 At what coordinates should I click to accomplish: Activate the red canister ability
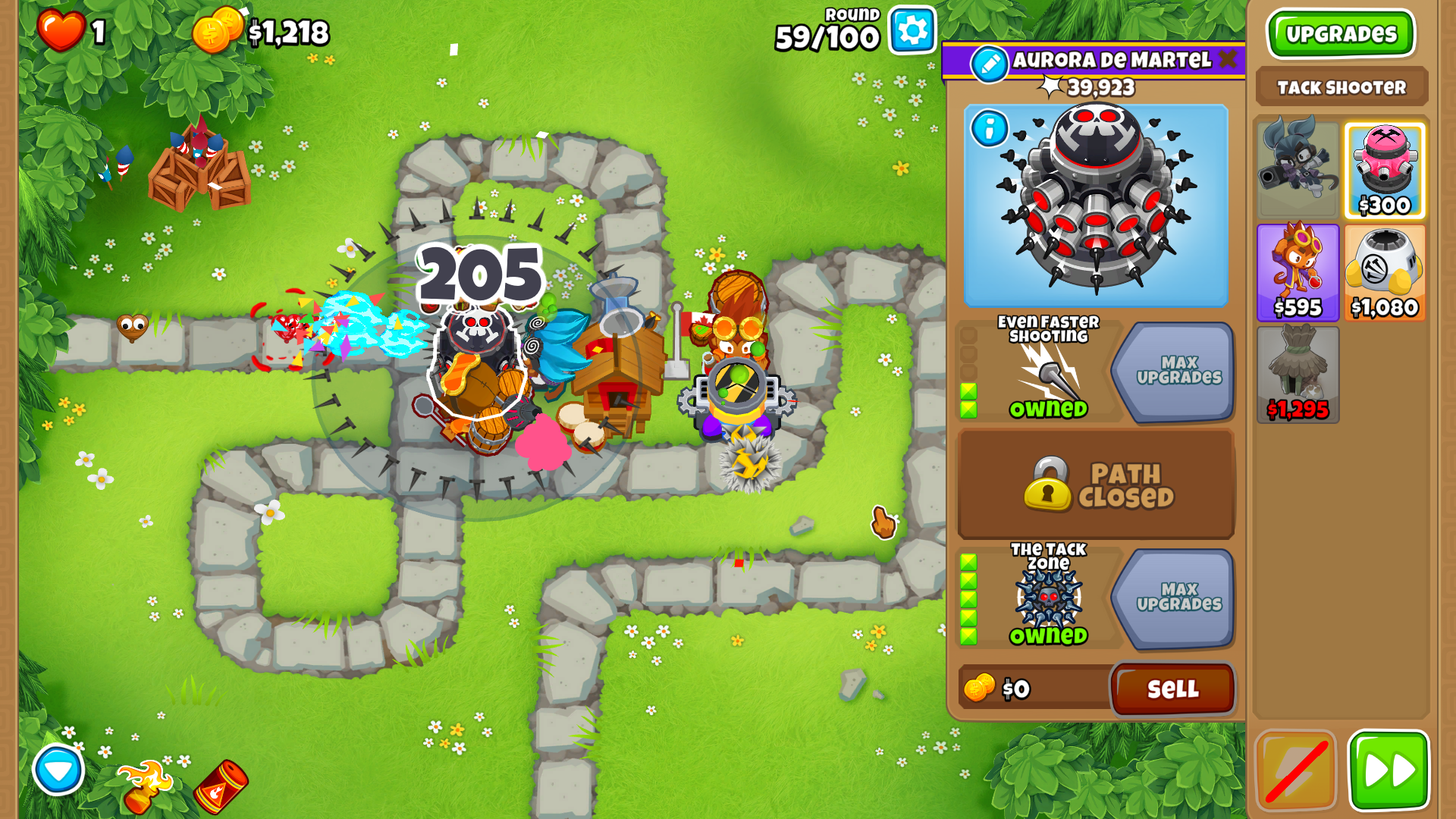click(220, 786)
